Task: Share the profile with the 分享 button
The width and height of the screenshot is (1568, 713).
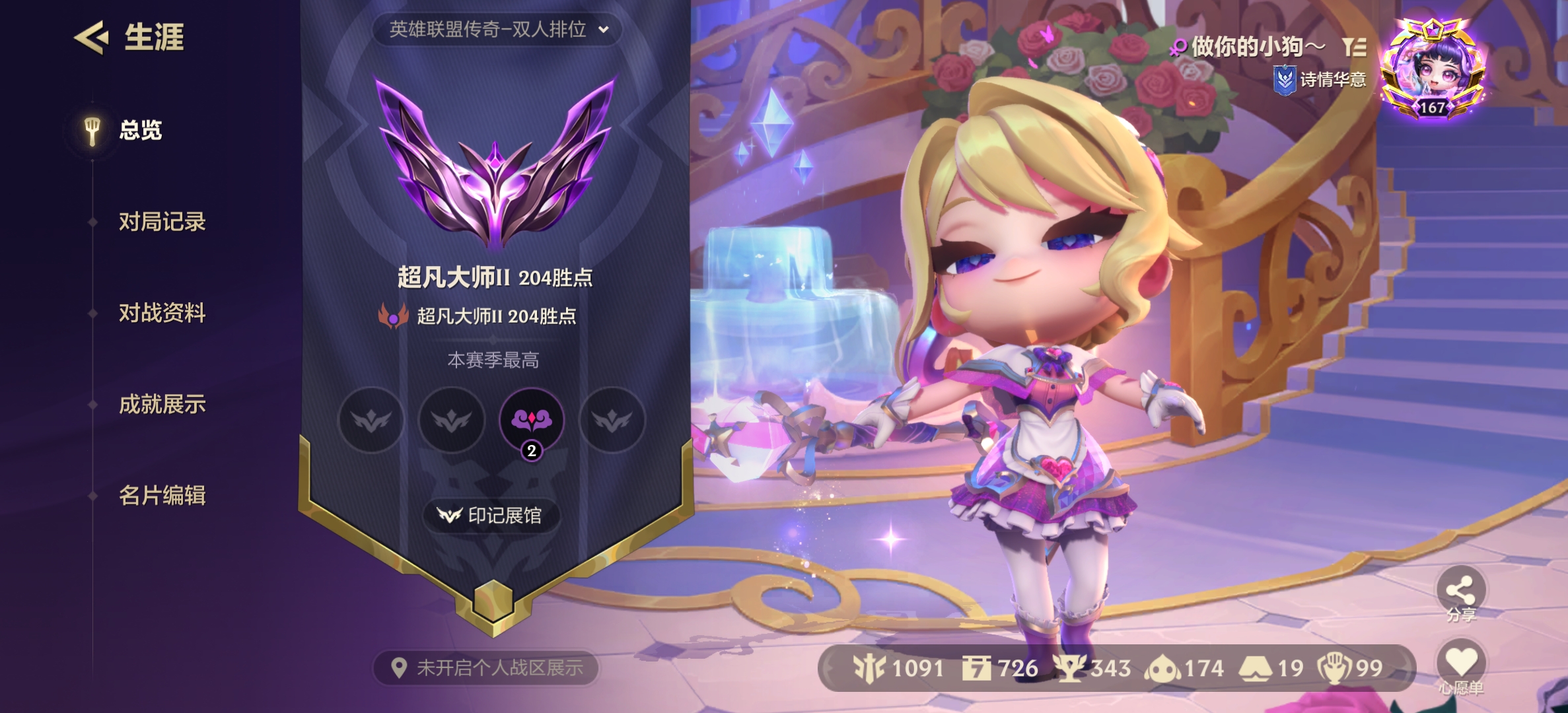Action: tap(1460, 592)
